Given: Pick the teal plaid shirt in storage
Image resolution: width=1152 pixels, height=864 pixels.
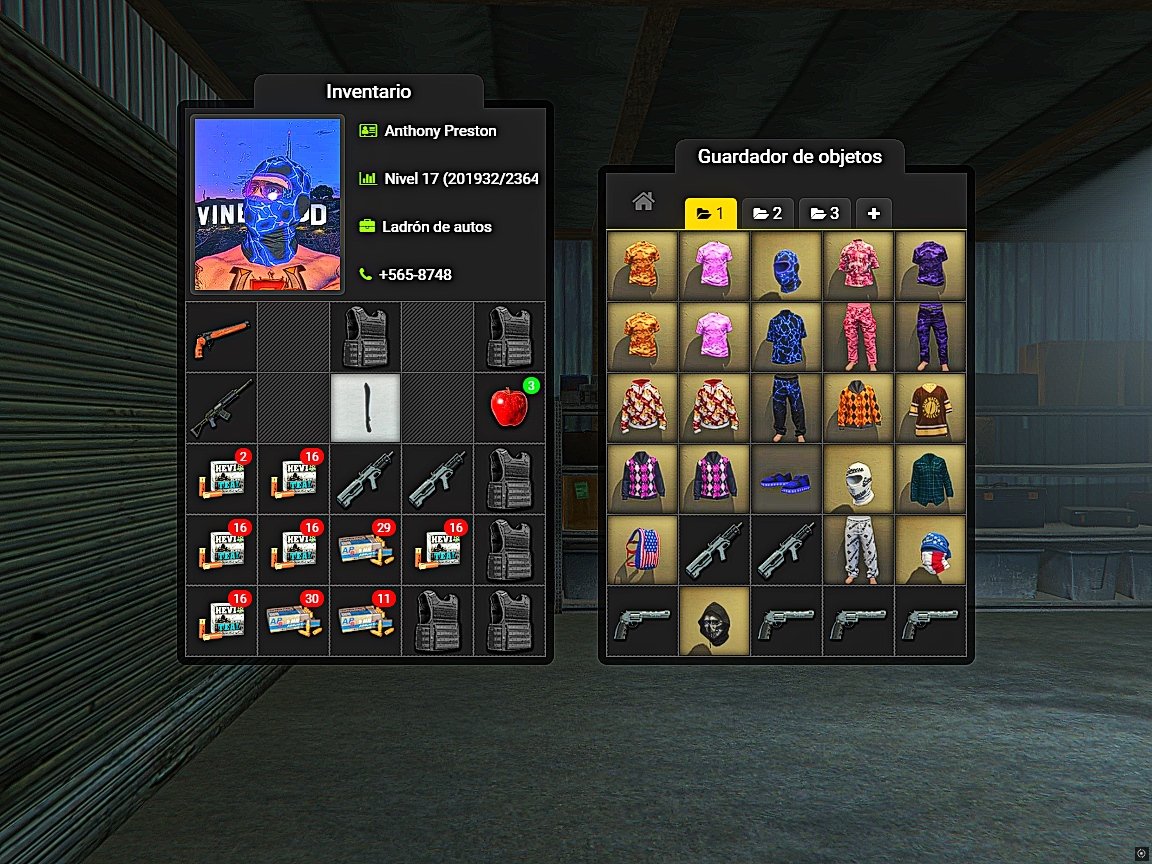Looking at the screenshot, I should tap(930, 479).
